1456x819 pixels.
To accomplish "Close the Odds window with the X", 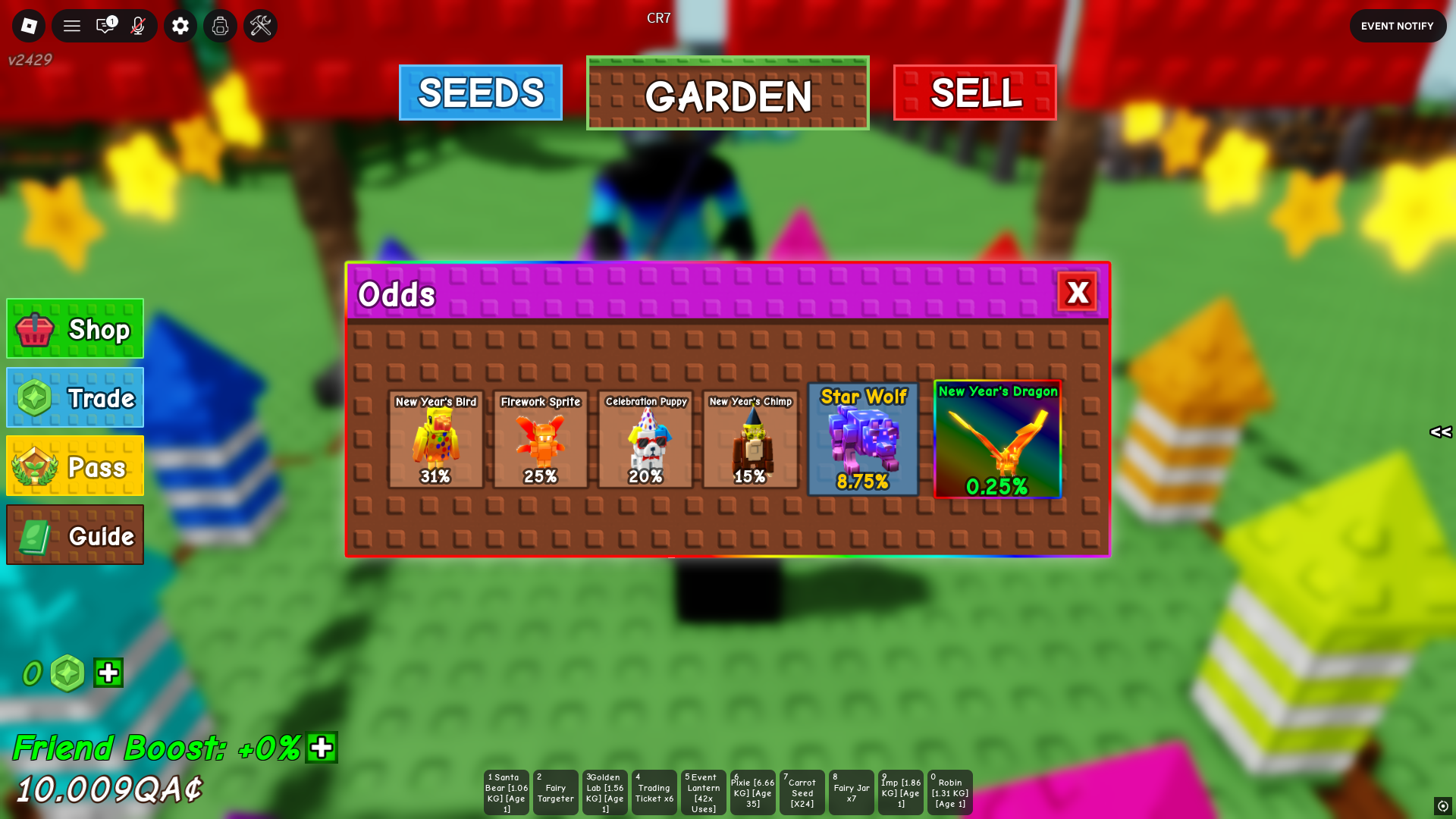I will pos(1079,293).
